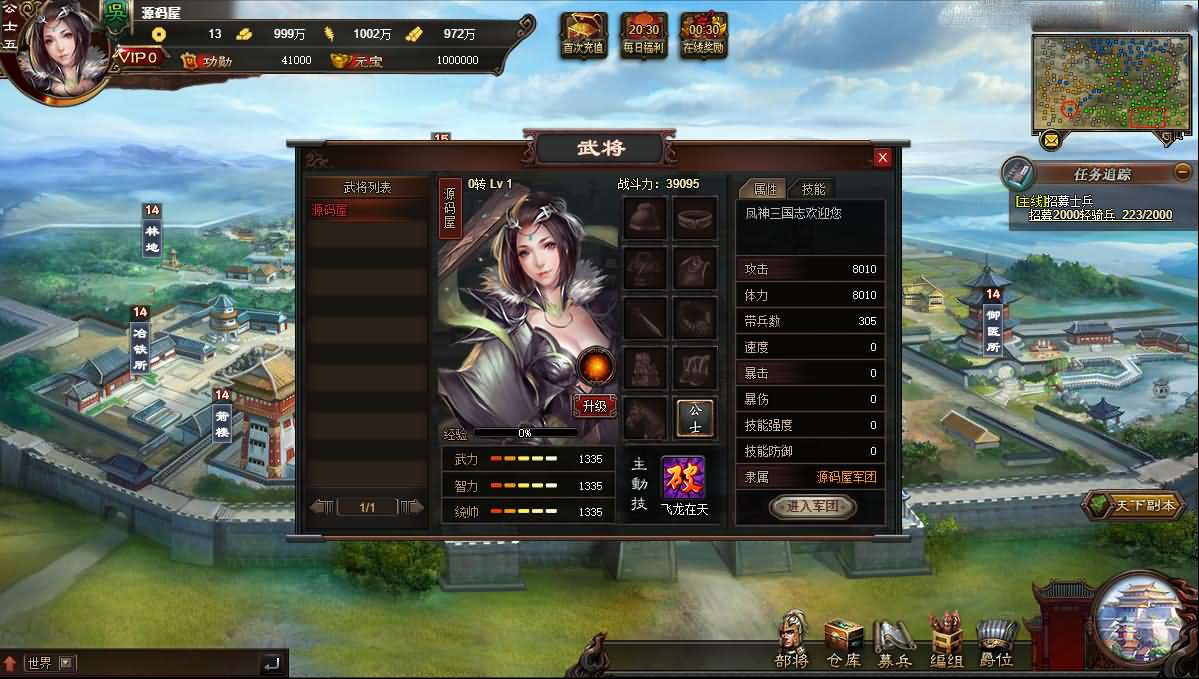Close the 武将 general panel
The image size is (1199, 679).
(882, 158)
